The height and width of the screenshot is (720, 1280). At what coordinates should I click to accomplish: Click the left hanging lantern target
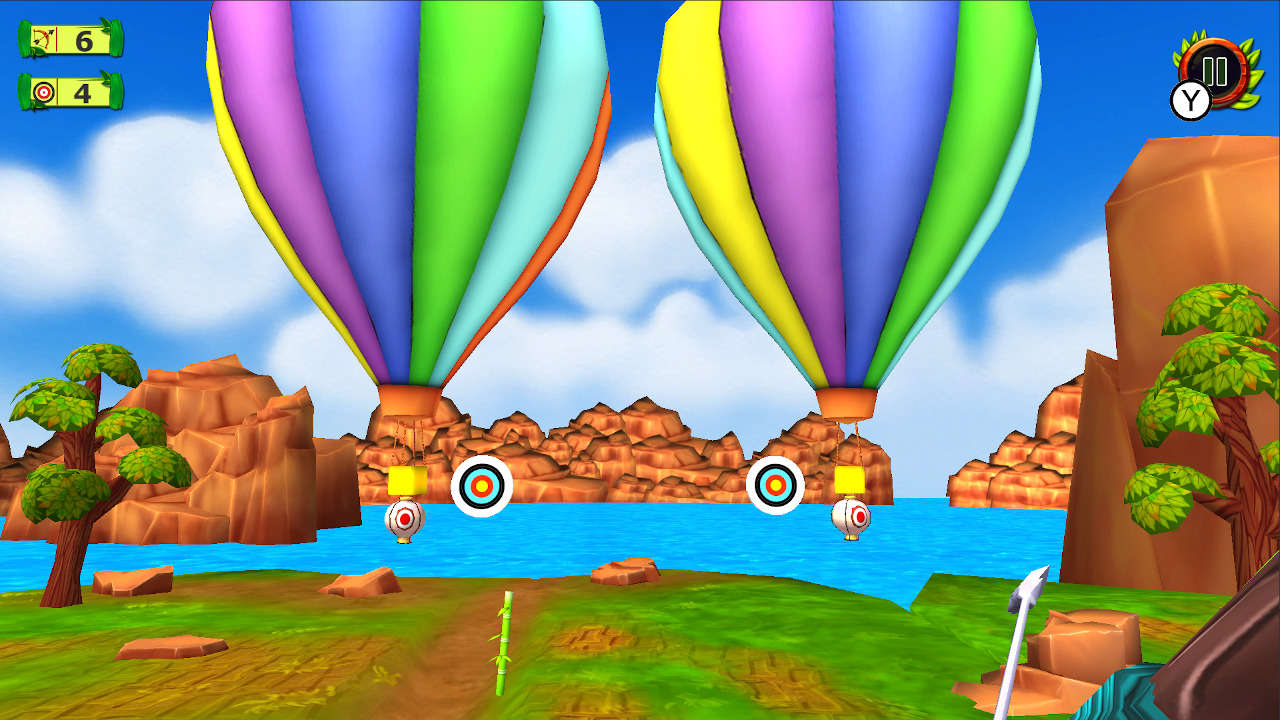tap(404, 519)
